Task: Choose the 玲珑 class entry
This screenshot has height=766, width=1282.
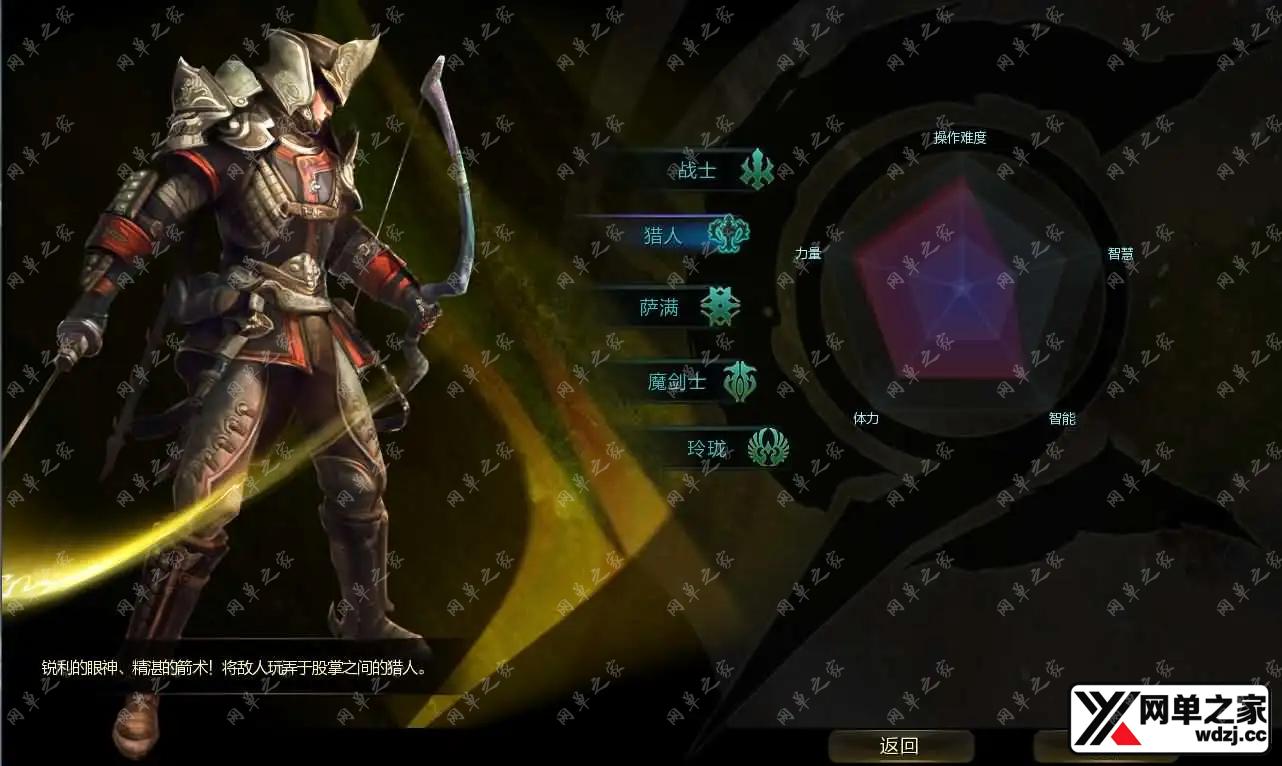Action: (708, 449)
